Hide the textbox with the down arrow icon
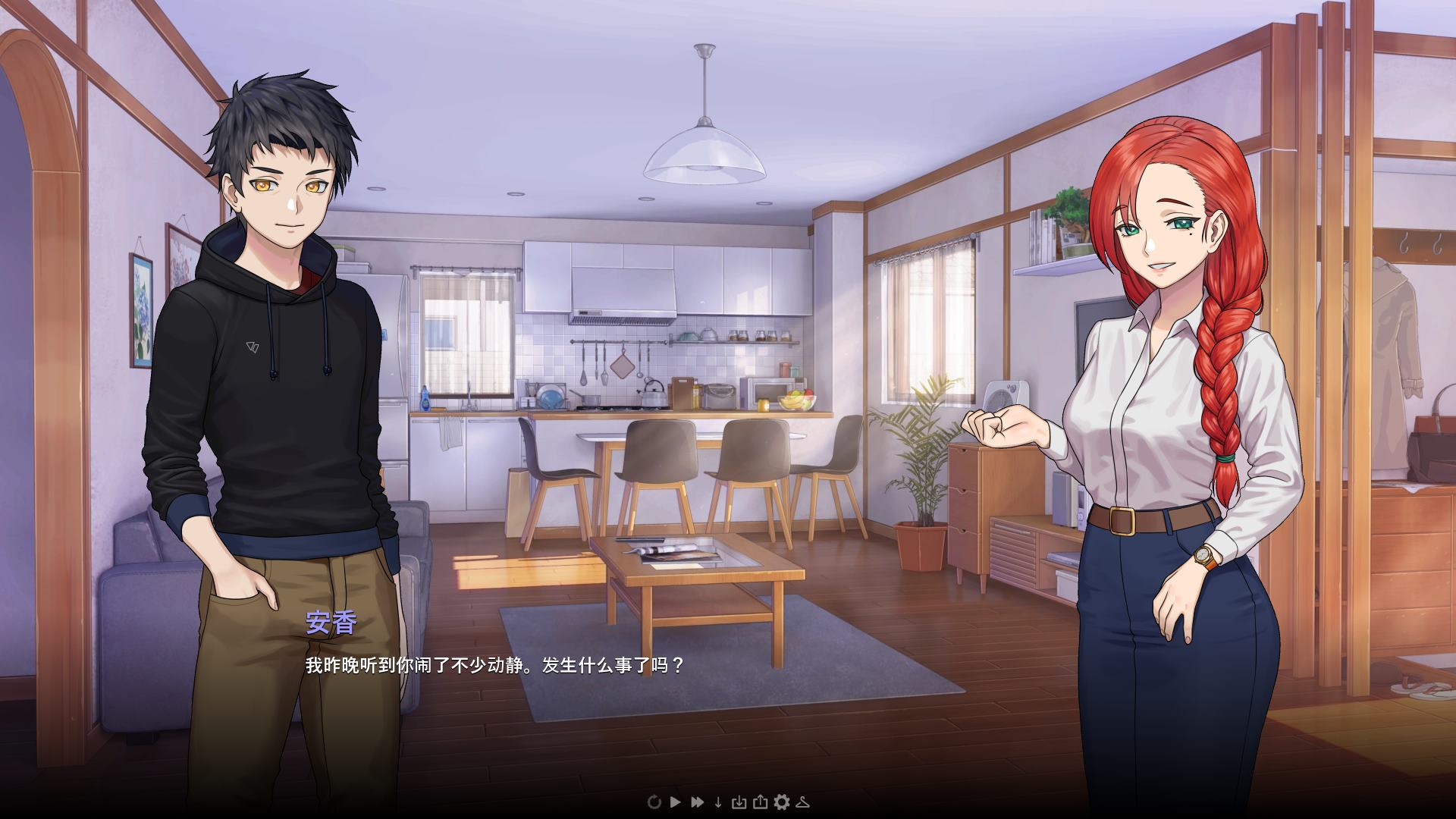Viewport: 1456px width, 819px height. tap(718, 802)
